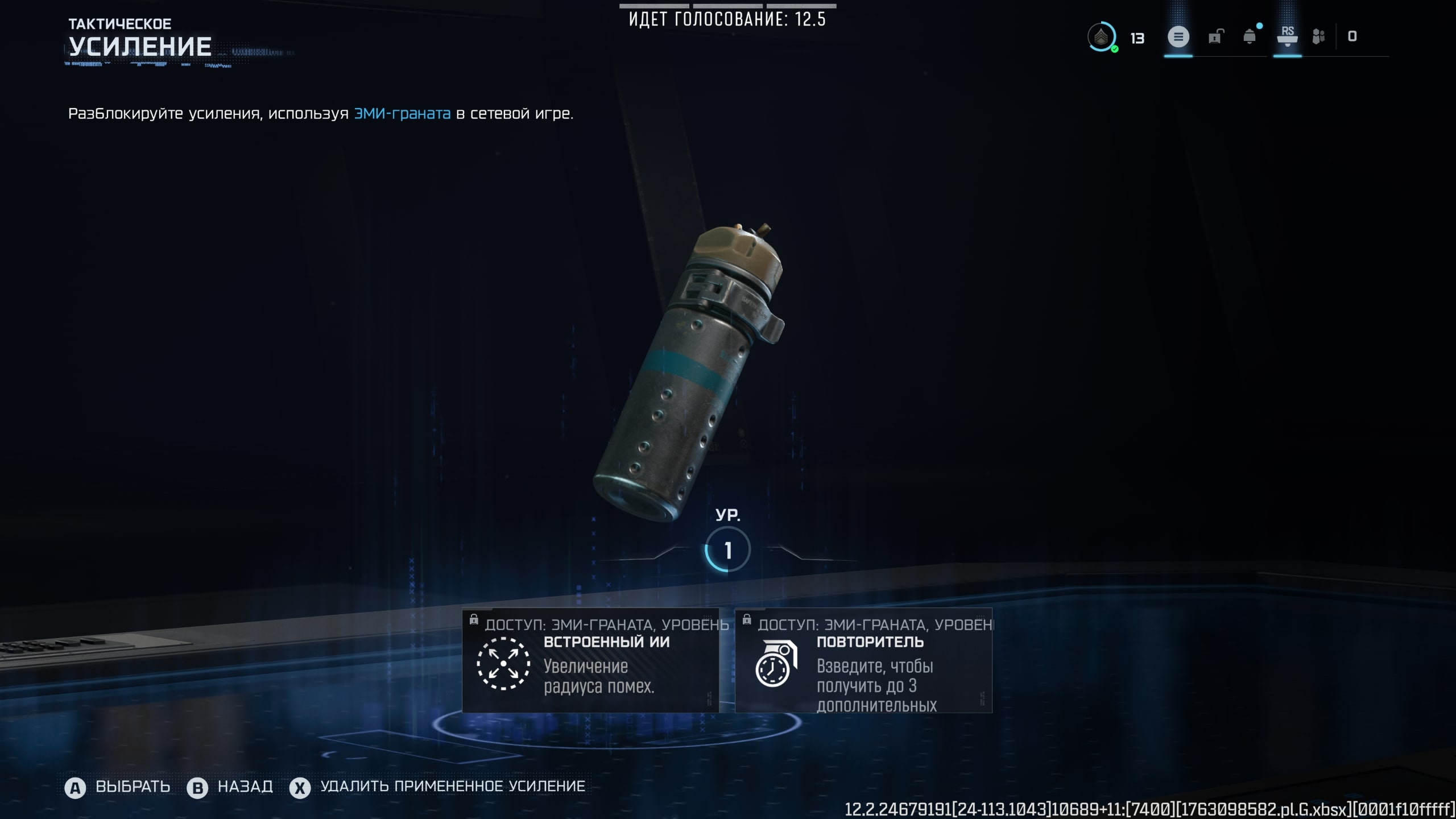Show notifications via the bell icon
1456x819 pixels.
coord(1250,38)
